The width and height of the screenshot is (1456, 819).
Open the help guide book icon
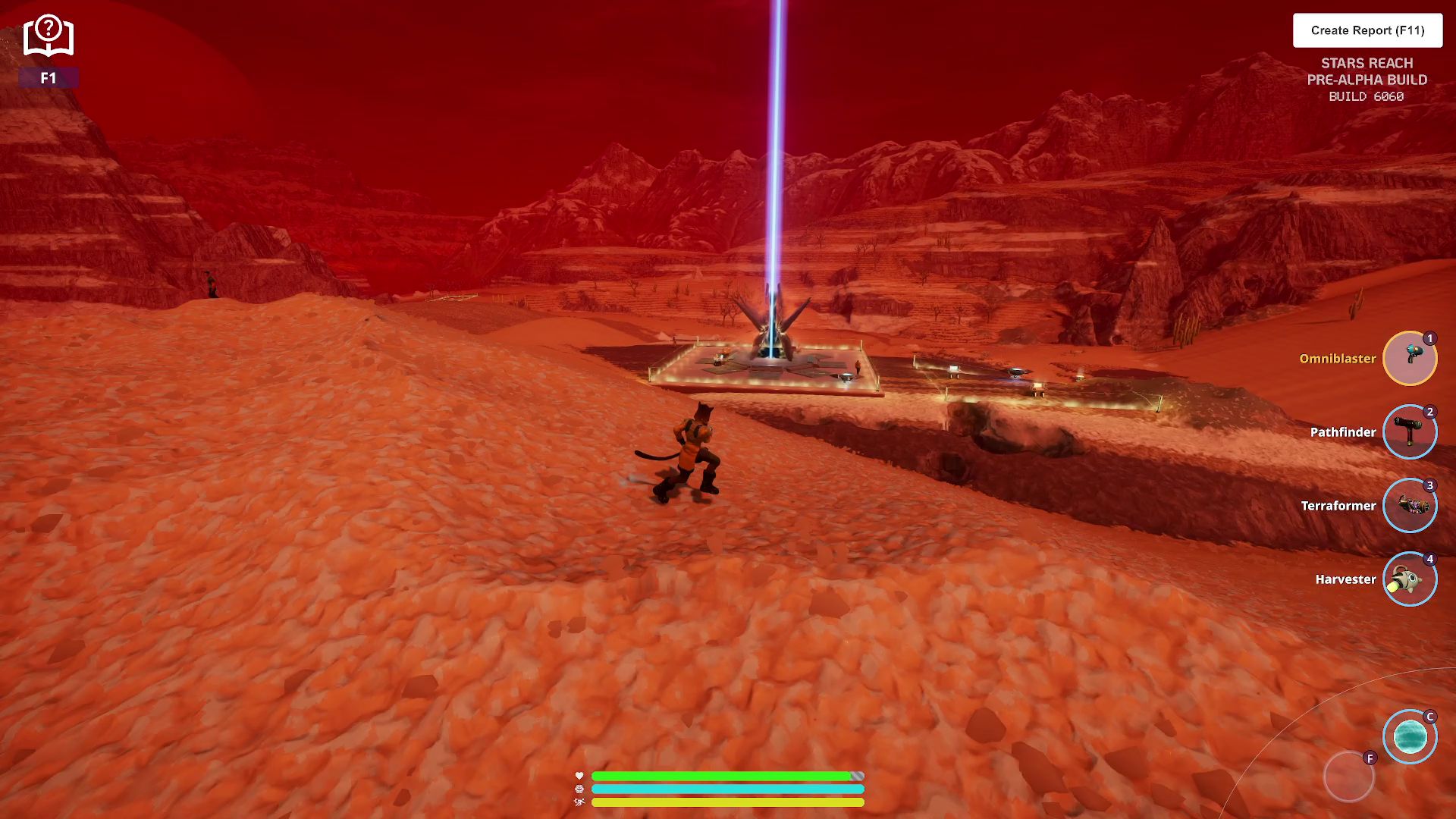pyautogui.click(x=48, y=36)
